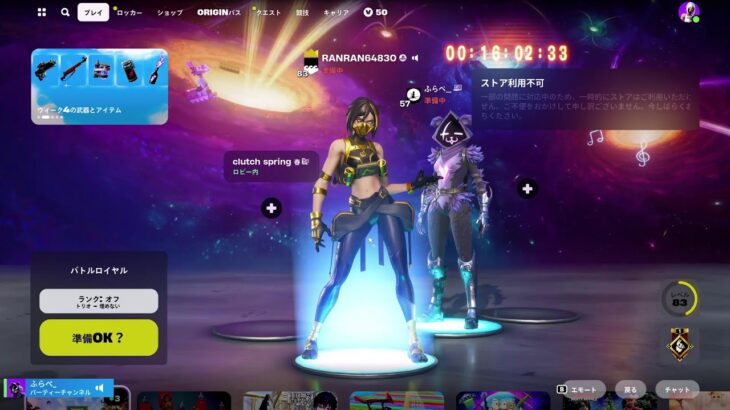730x410 pixels.
Task: Open the profile avatar in the corner
Action: [688, 13]
